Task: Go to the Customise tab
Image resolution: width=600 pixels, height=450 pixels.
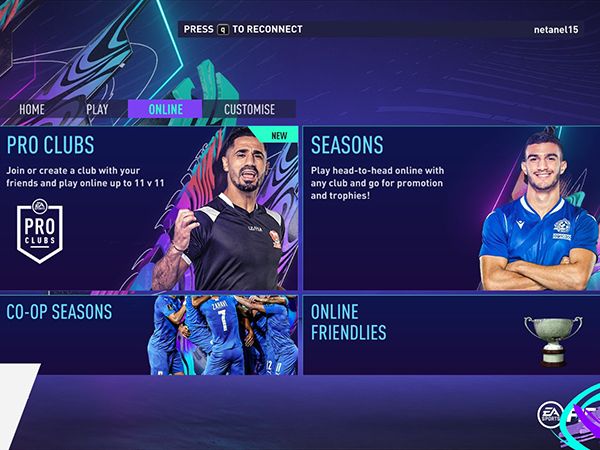Action: click(x=249, y=109)
